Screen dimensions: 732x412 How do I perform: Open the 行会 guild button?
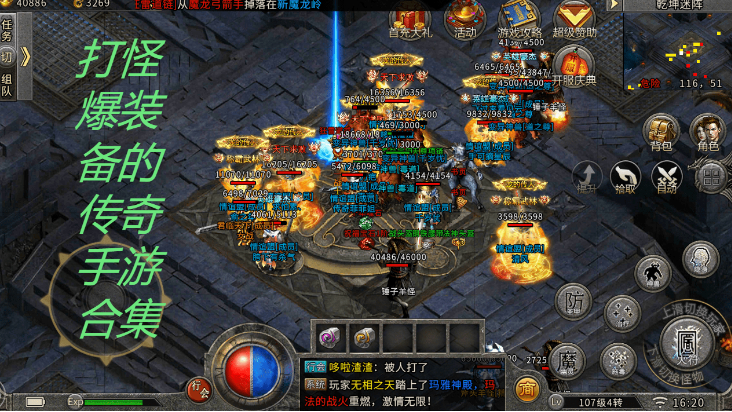pyautogui.click(x=199, y=386)
